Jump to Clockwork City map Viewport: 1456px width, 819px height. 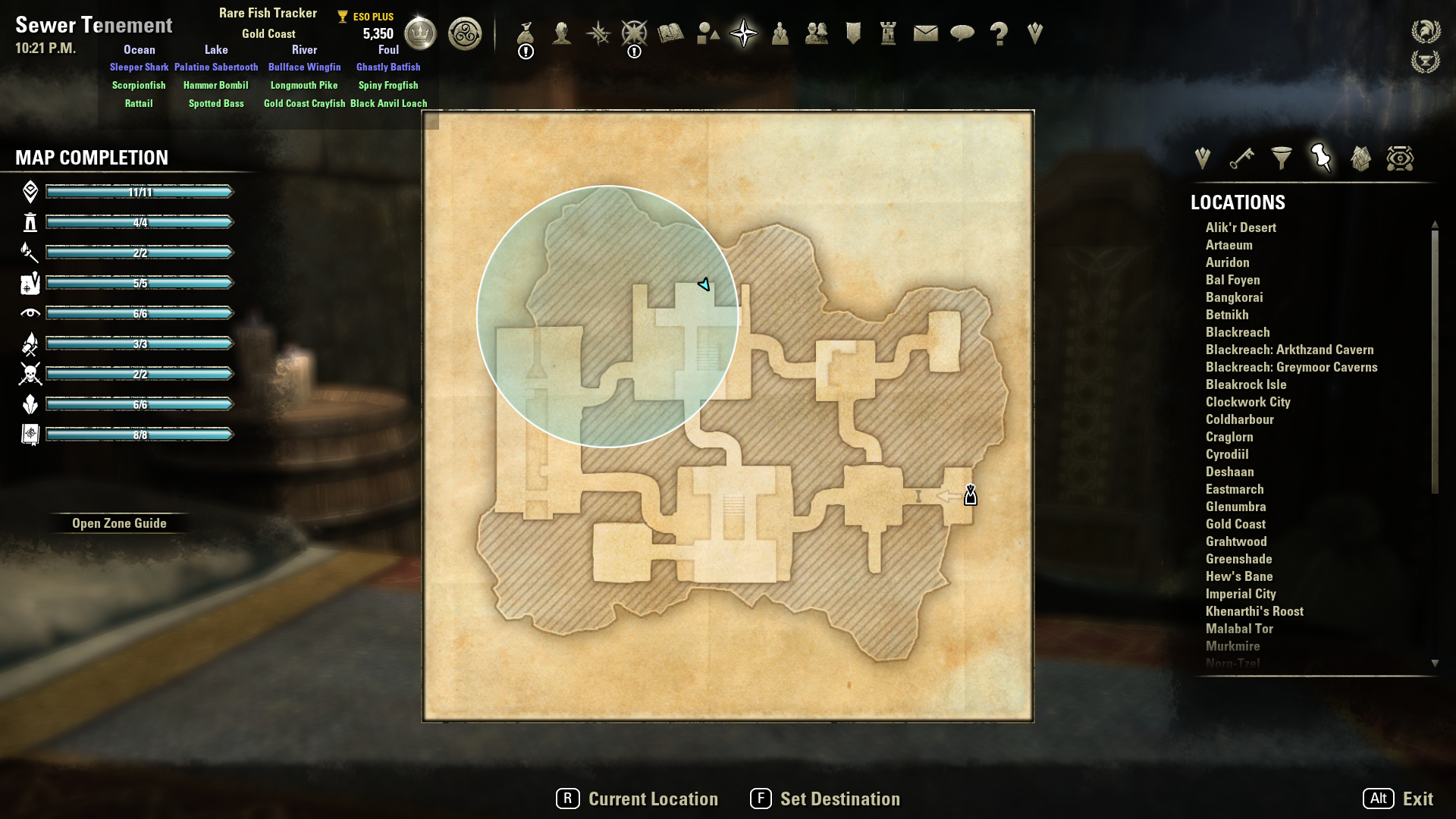pos(1247,402)
